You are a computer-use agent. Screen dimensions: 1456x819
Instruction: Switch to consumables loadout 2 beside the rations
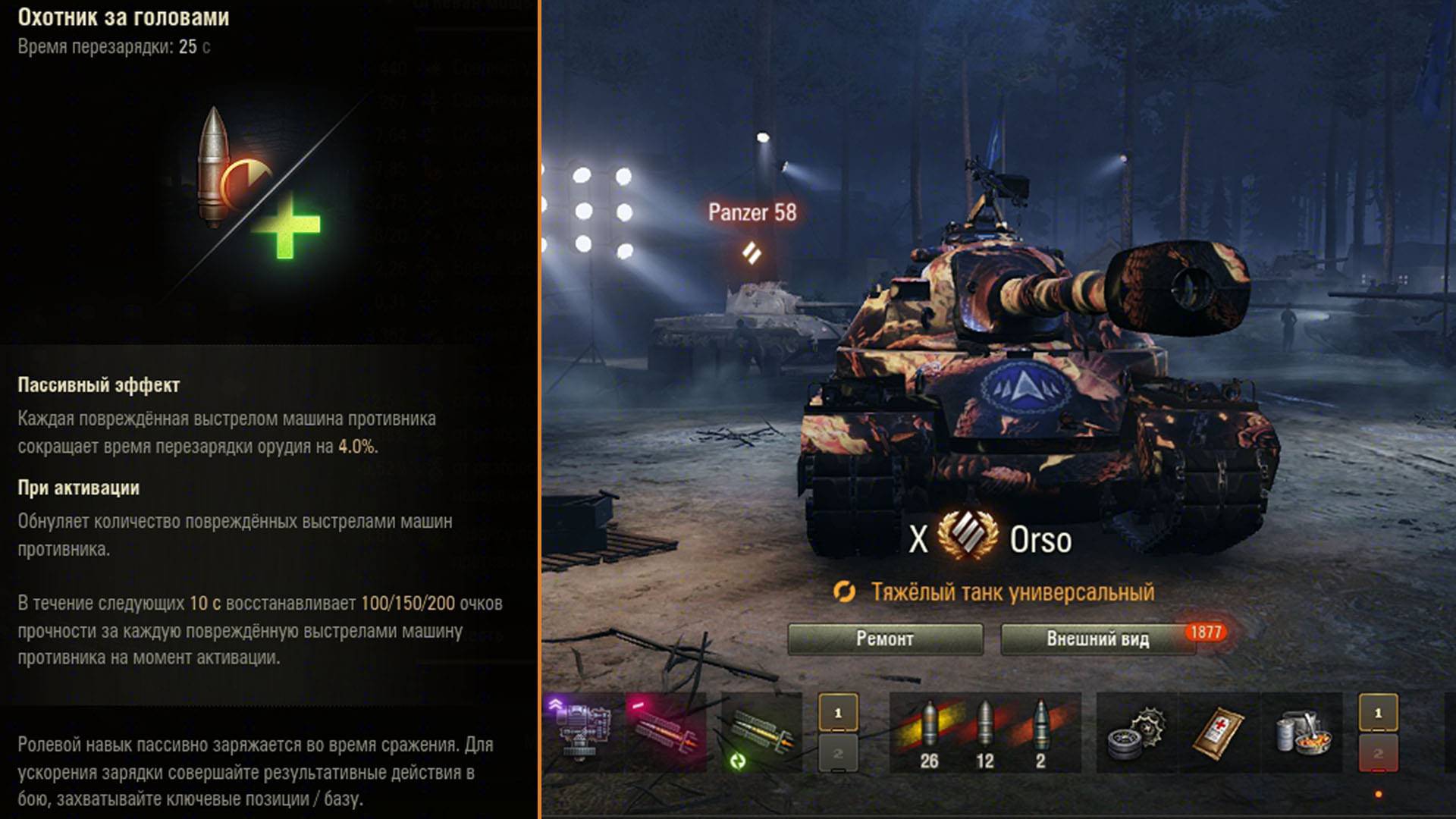coord(1378,753)
